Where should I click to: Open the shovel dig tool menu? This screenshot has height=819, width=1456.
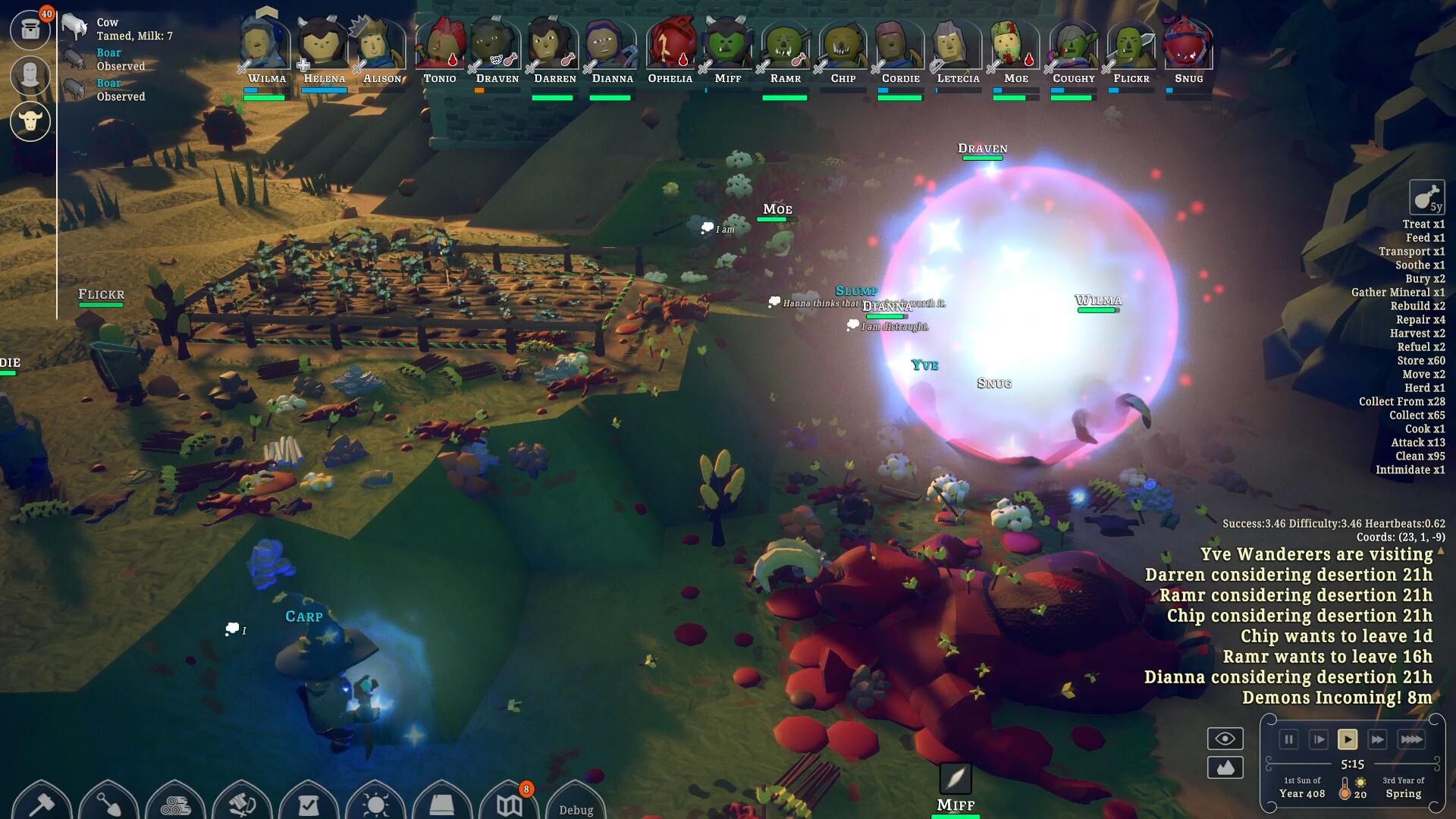point(108,804)
